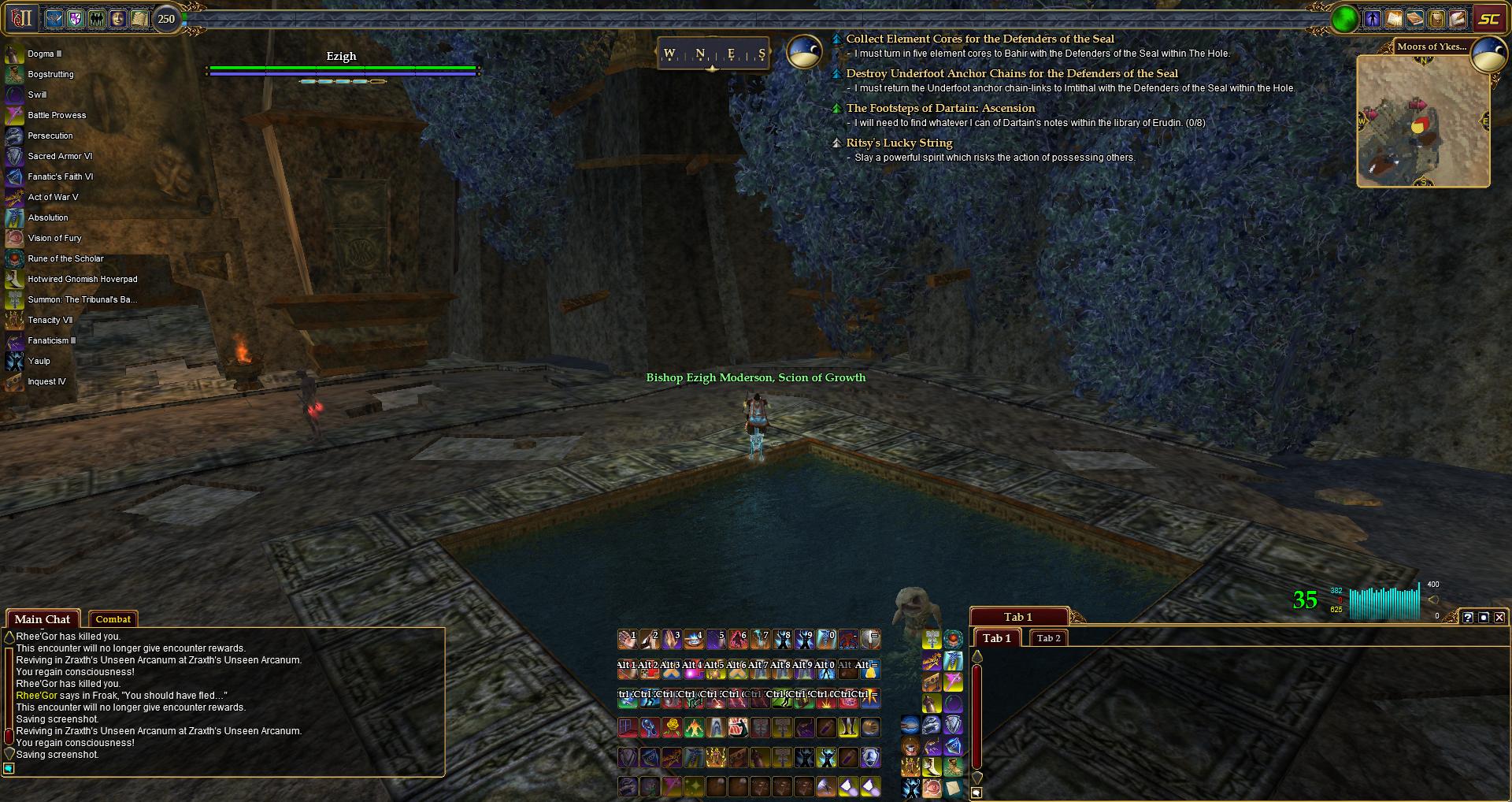Select the Collect Element Cores quest entry

click(980, 39)
